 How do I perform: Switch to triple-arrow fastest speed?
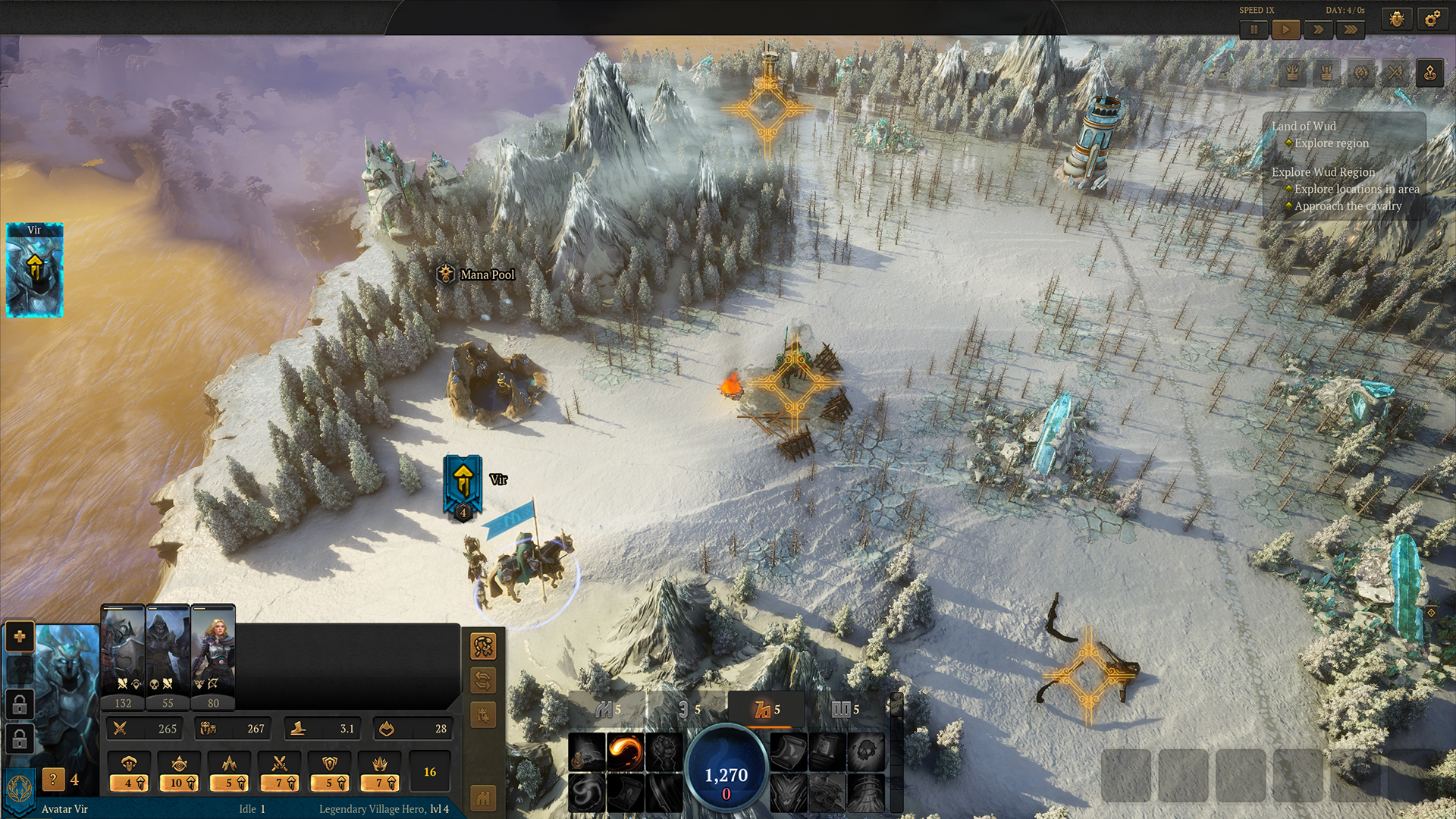point(1351,30)
